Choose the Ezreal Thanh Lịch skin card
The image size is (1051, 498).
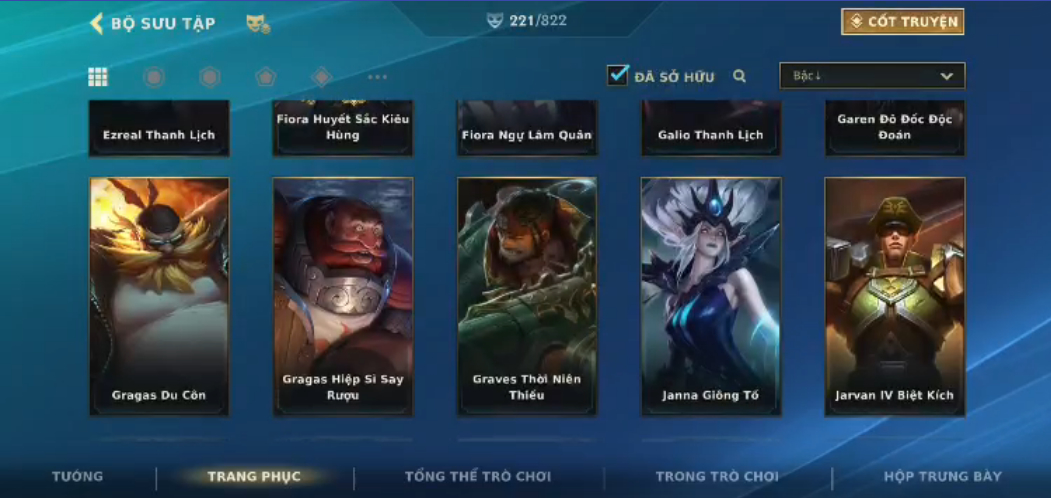coord(159,130)
